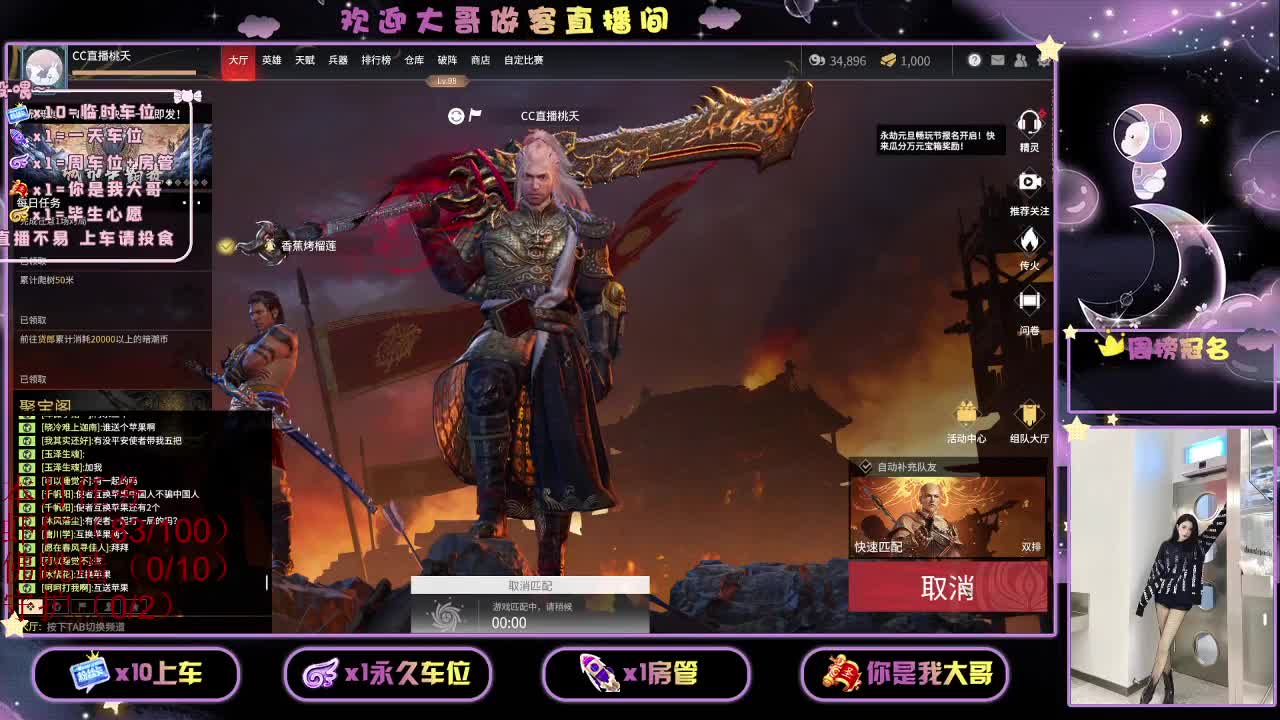Send the x10上车 gift button
Viewport: 1280px width, 720px height.
[x=137, y=675]
